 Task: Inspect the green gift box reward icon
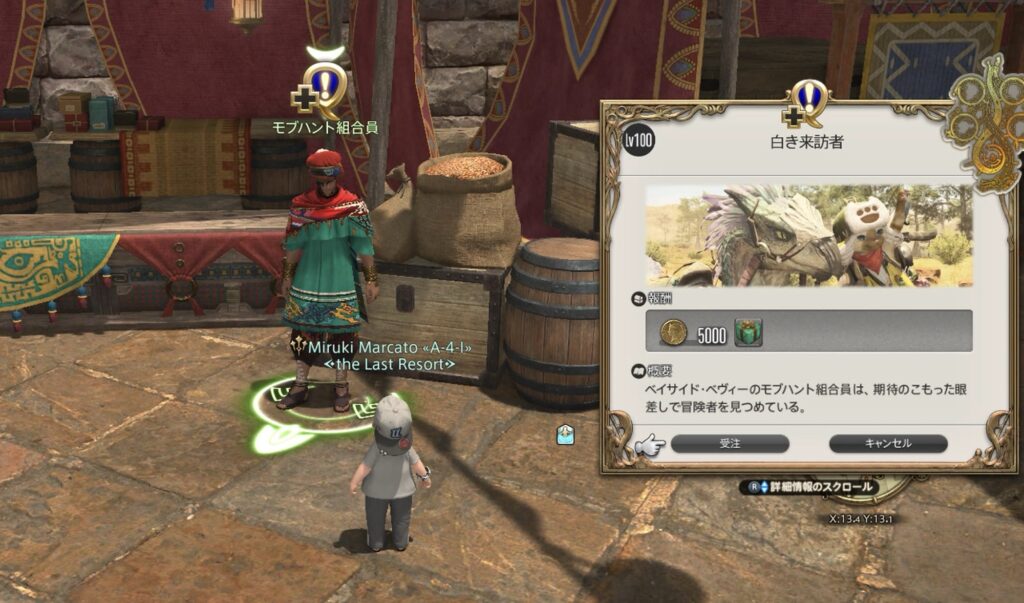tap(748, 334)
